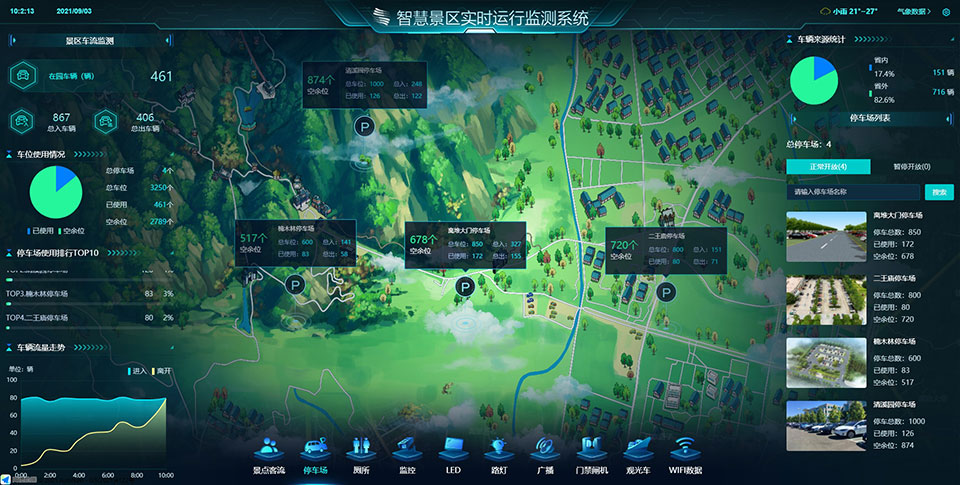Switch to the 暂停开放(0) tab
Viewport: 960px width, 485px height.
tap(911, 166)
